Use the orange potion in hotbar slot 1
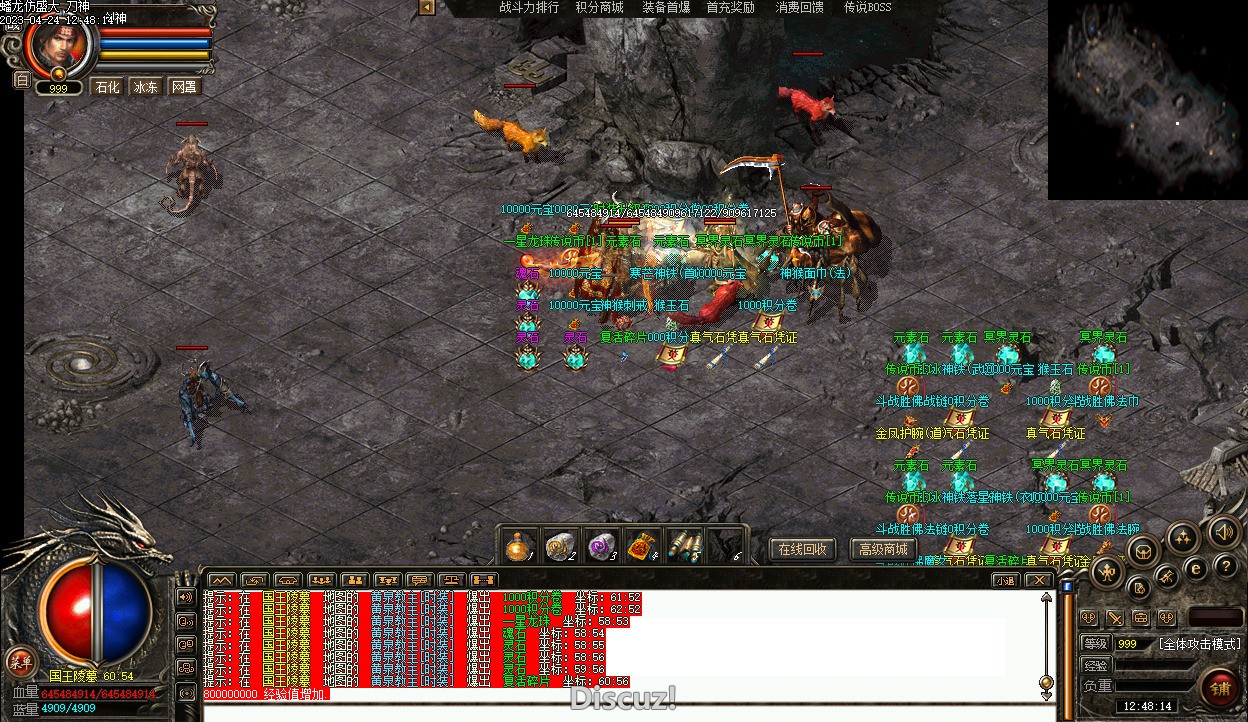The width and height of the screenshot is (1248, 722). 518,546
